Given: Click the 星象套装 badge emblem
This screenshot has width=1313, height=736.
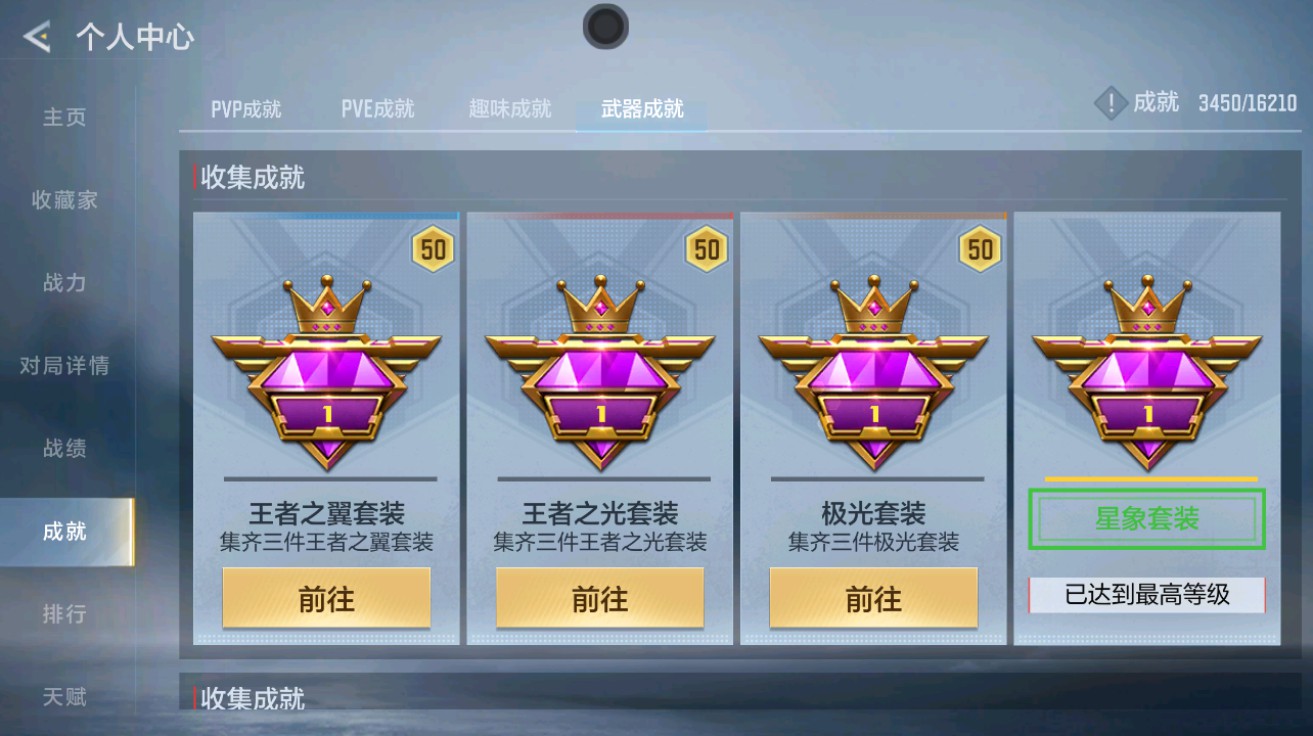Looking at the screenshot, I should coord(1145,370).
